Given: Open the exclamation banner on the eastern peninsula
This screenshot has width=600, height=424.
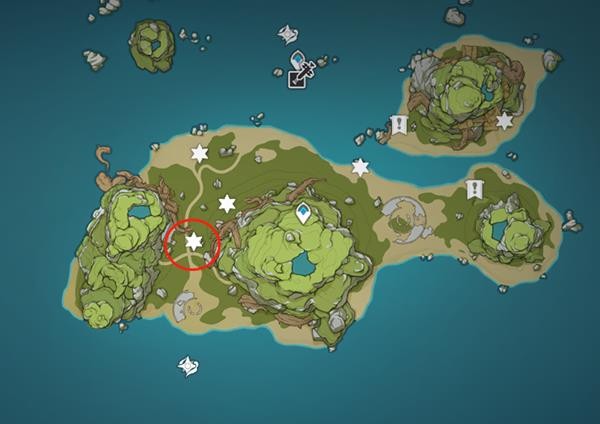Looking at the screenshot, I should 474,189.
